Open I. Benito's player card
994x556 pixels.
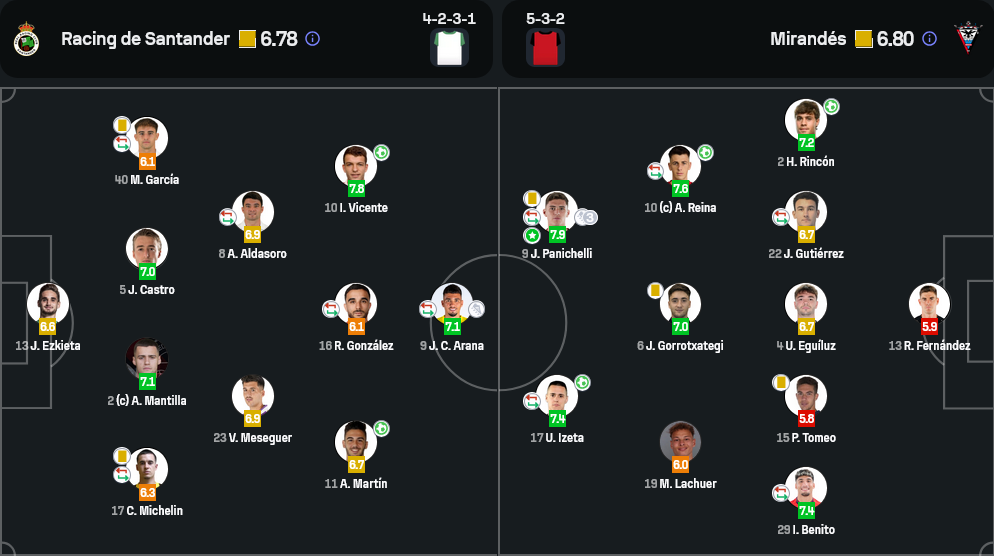(x=806, y=488)
